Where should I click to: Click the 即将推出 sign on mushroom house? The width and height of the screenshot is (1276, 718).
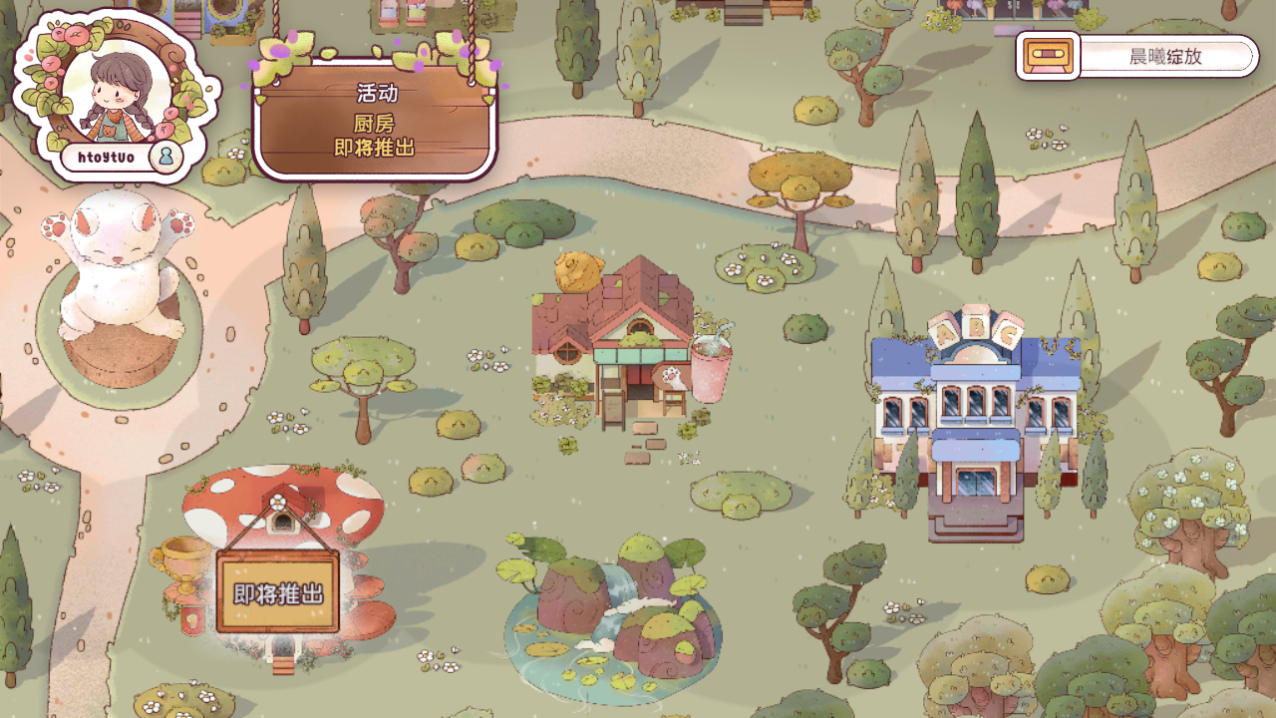click(278, 593)
